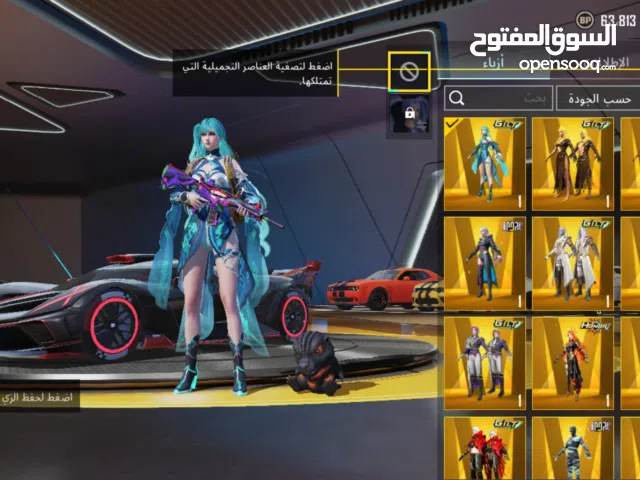640x480 pixels.
Task: Choose the purple-haired duo outfit
Action: [x=484, y=363]
